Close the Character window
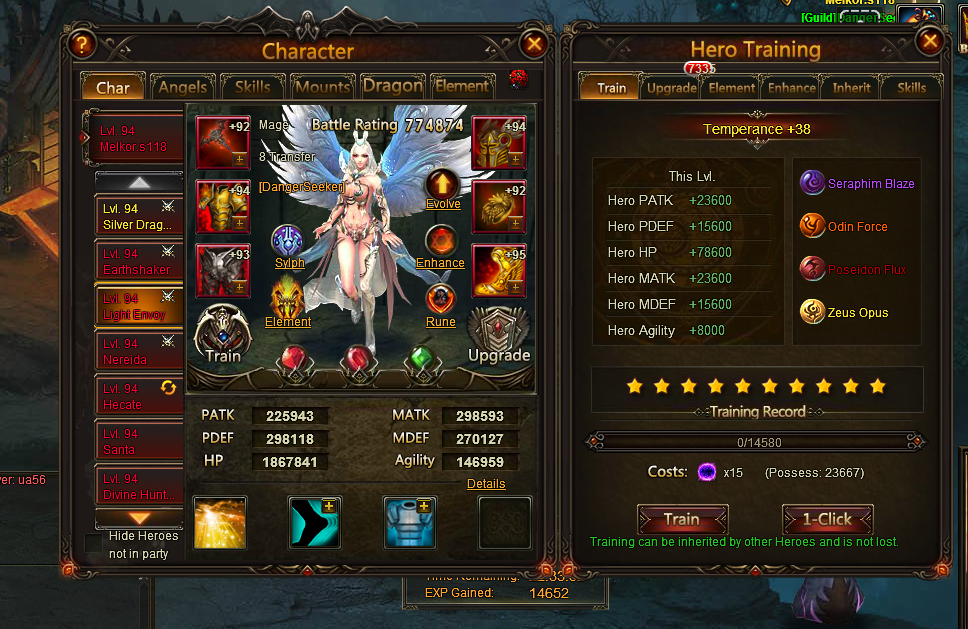Image resolution: width=968 pixels, height=629 pixels. point(534,44)
